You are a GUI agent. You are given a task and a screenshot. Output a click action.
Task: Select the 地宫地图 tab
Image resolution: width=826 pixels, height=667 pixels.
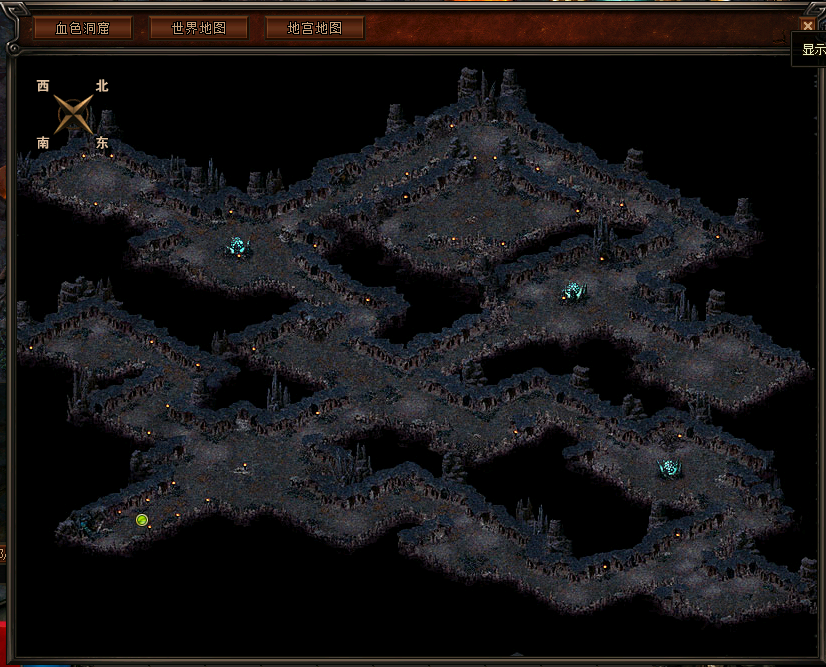314,28
